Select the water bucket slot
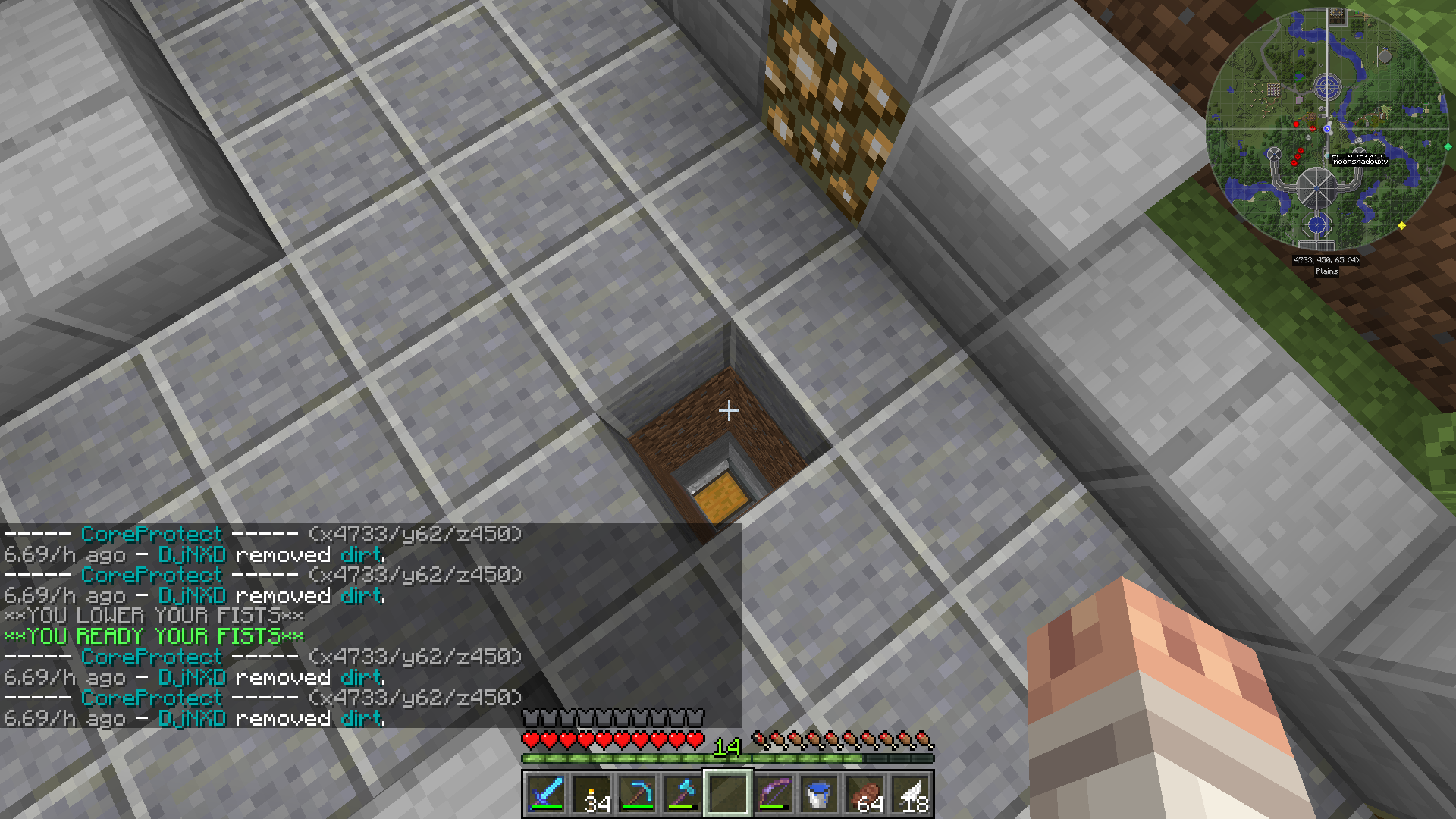Image resolution: width=1456 pixels, height=819 pixels. coord(819,794)
